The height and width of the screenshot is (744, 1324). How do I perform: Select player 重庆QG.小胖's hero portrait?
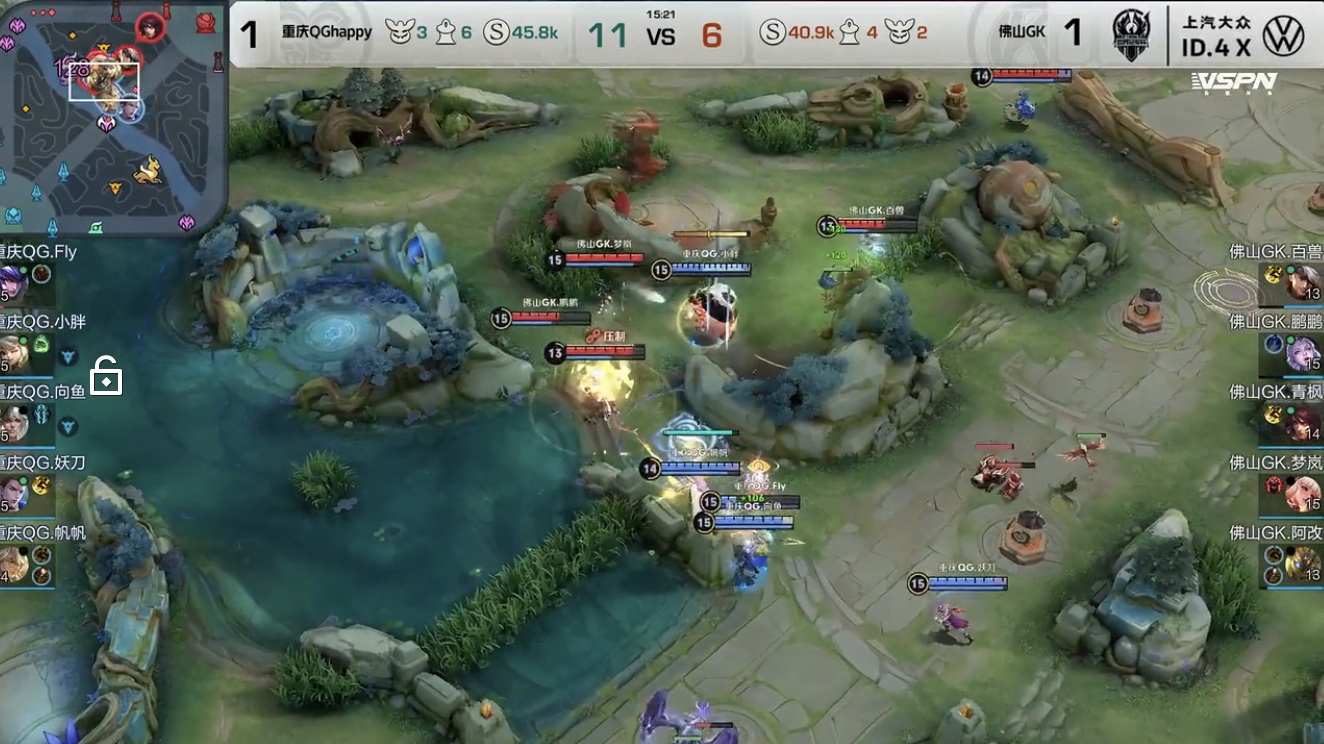pyautogui.click(x=12, y=353)
